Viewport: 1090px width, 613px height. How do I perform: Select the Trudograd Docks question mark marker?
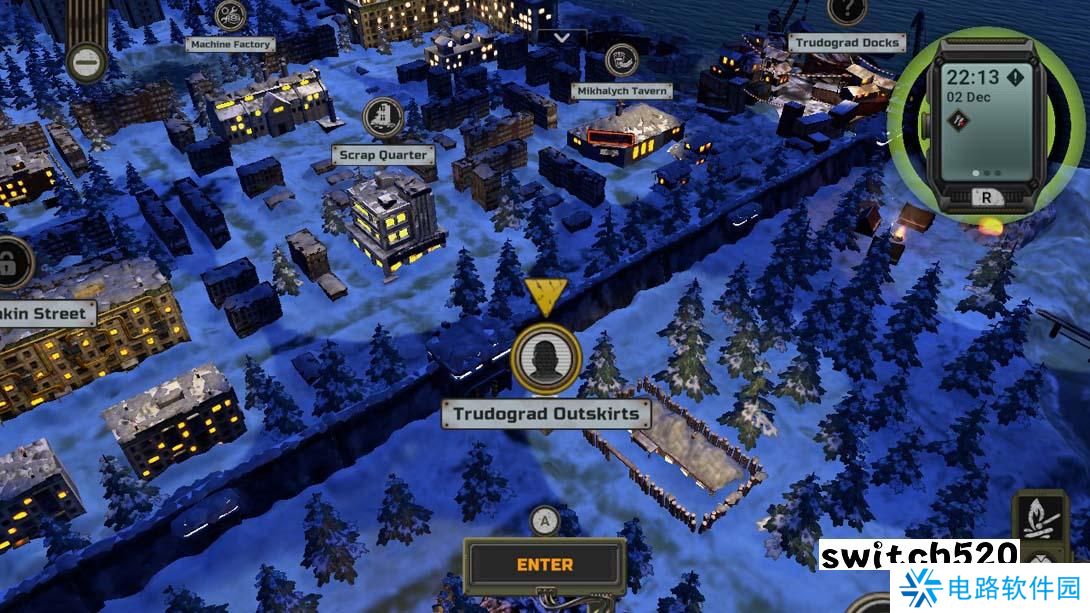(x=846, y=10)
